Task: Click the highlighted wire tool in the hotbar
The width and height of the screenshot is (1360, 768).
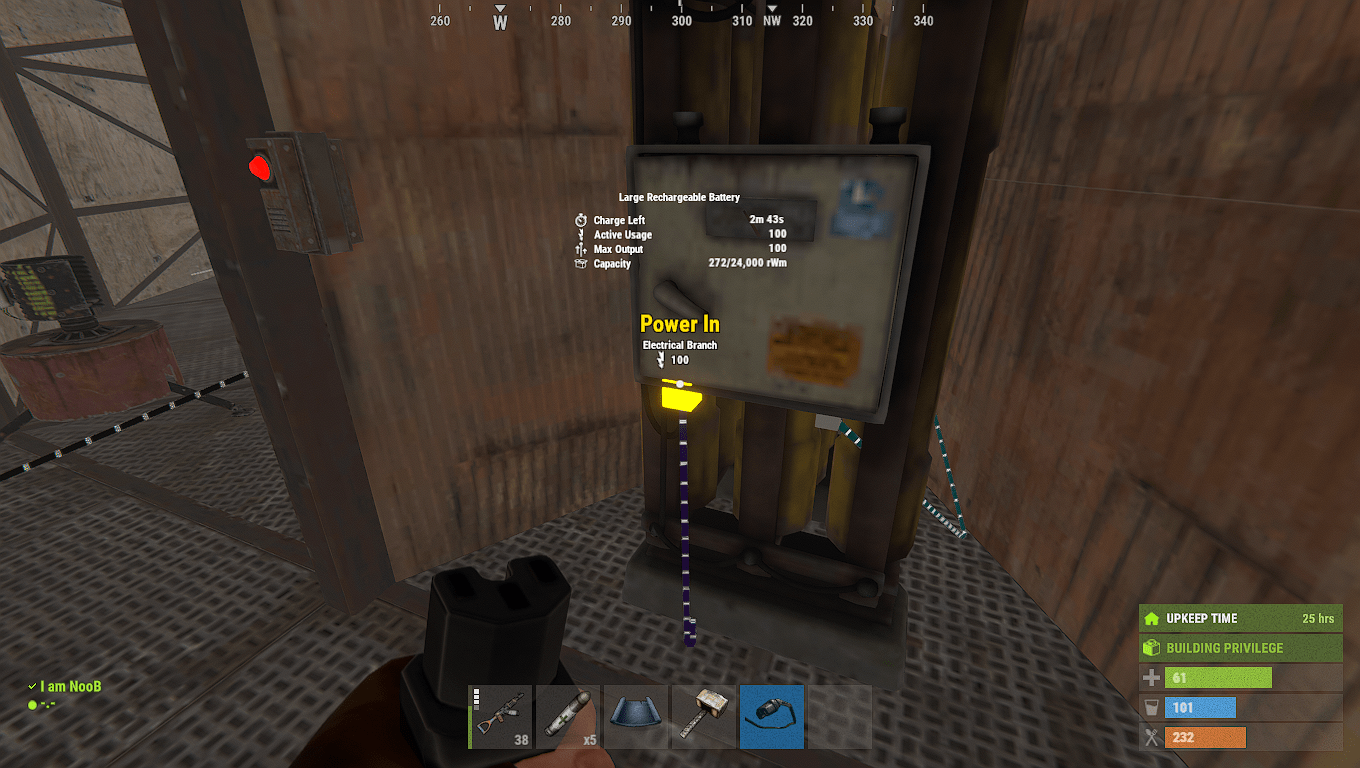Action: click(771, 717)
